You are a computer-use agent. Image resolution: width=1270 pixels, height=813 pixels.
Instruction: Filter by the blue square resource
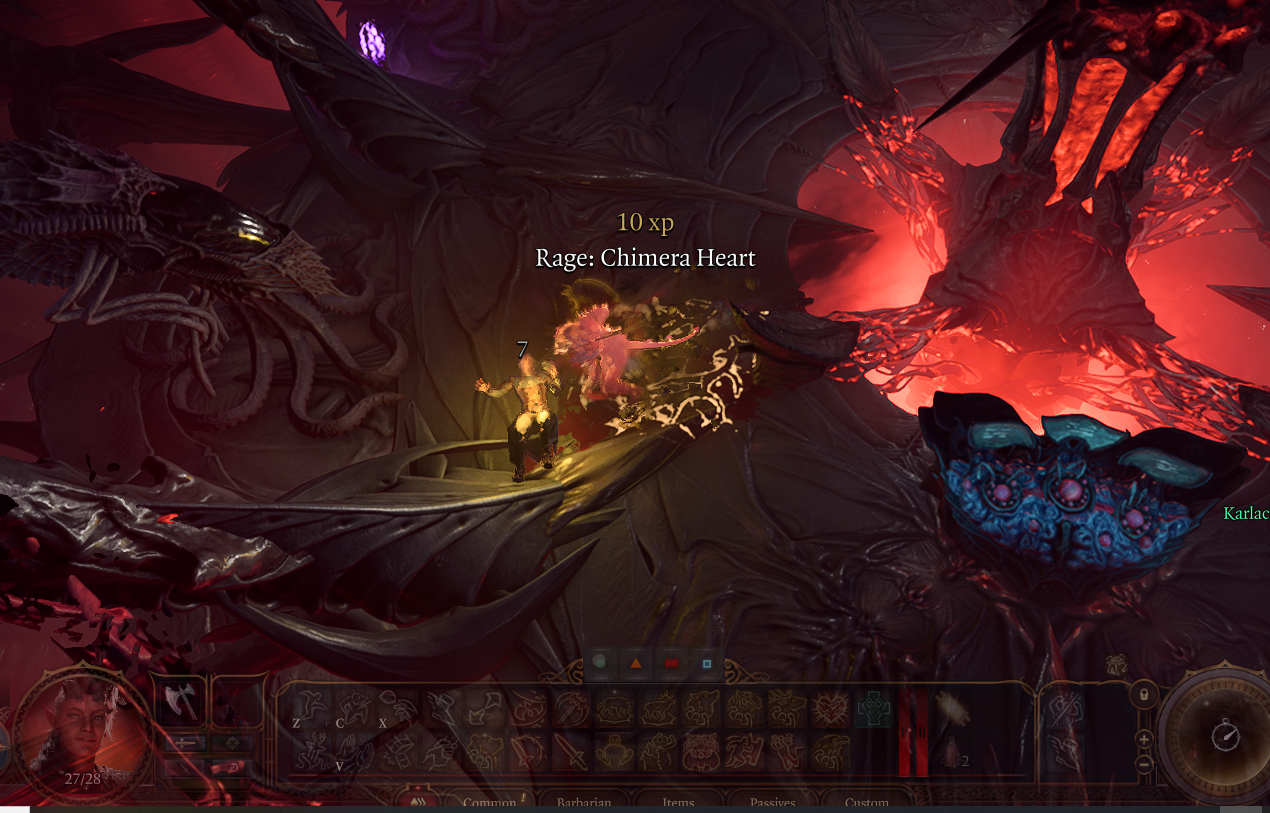707,662
